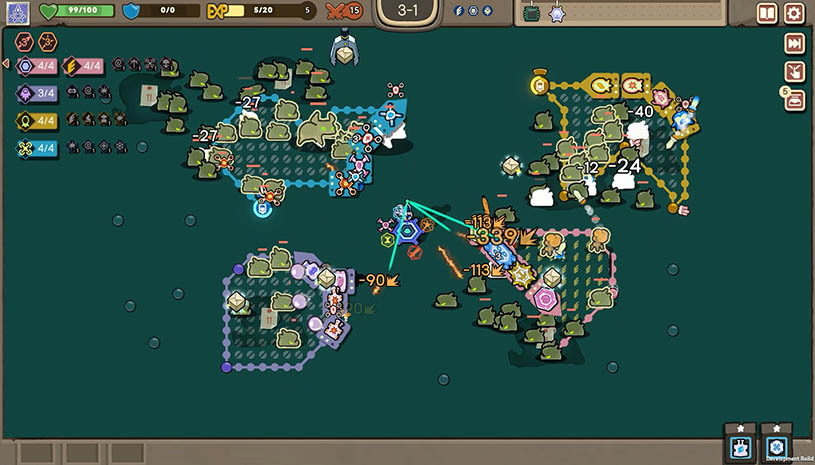
Task: Select the blue drone unit group 4/4
Action: tap(37, 147)
